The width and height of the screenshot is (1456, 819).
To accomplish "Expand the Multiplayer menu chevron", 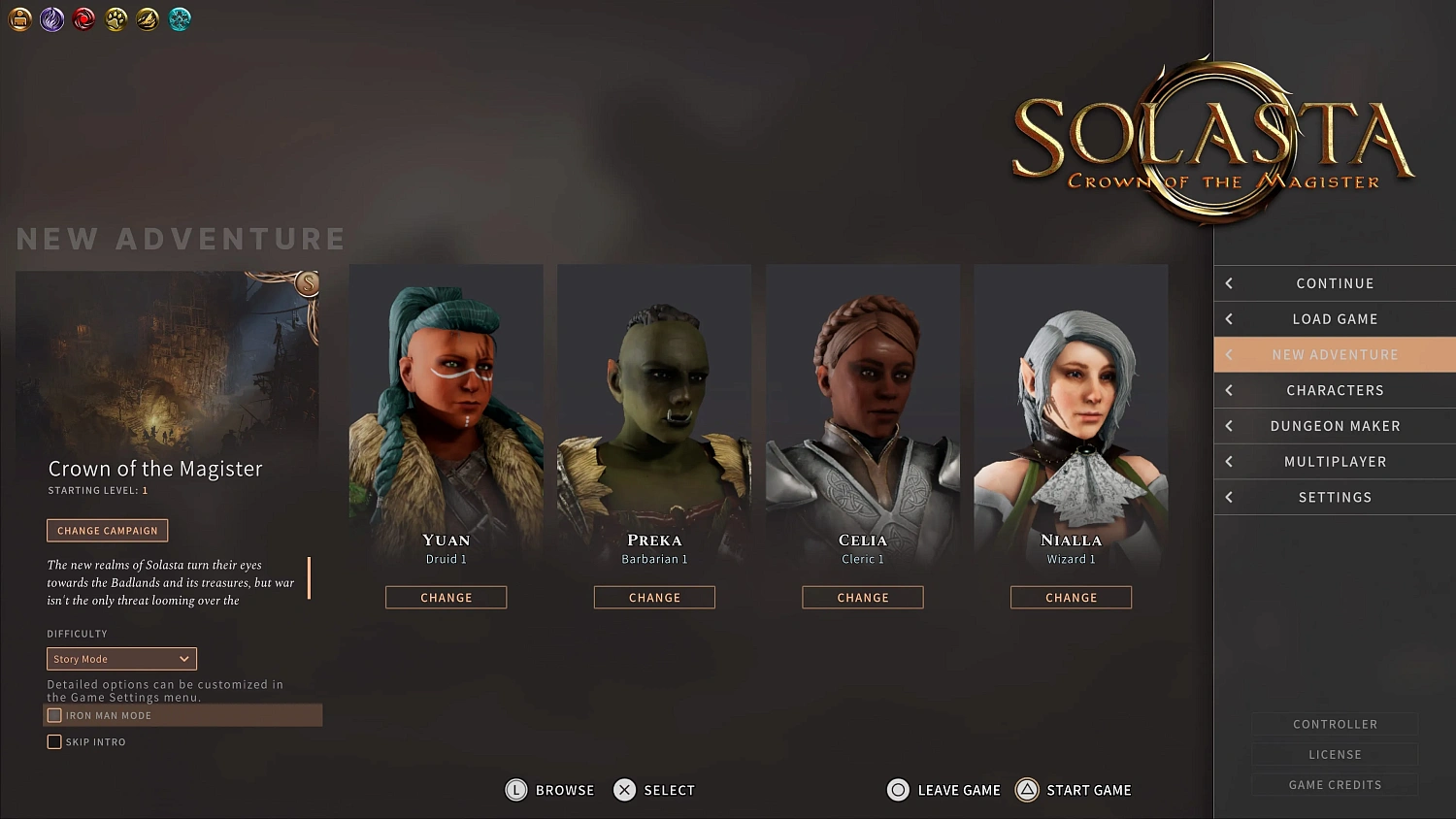I will (x=1228, y=461).
